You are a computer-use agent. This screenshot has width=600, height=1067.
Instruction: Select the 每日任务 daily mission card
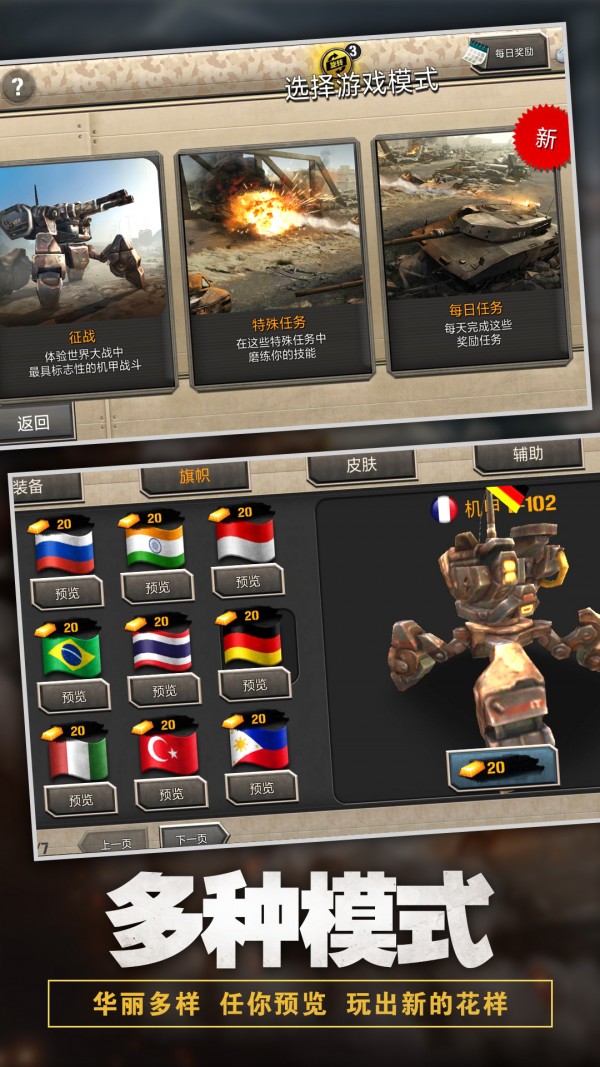click(x=472, y=255)
